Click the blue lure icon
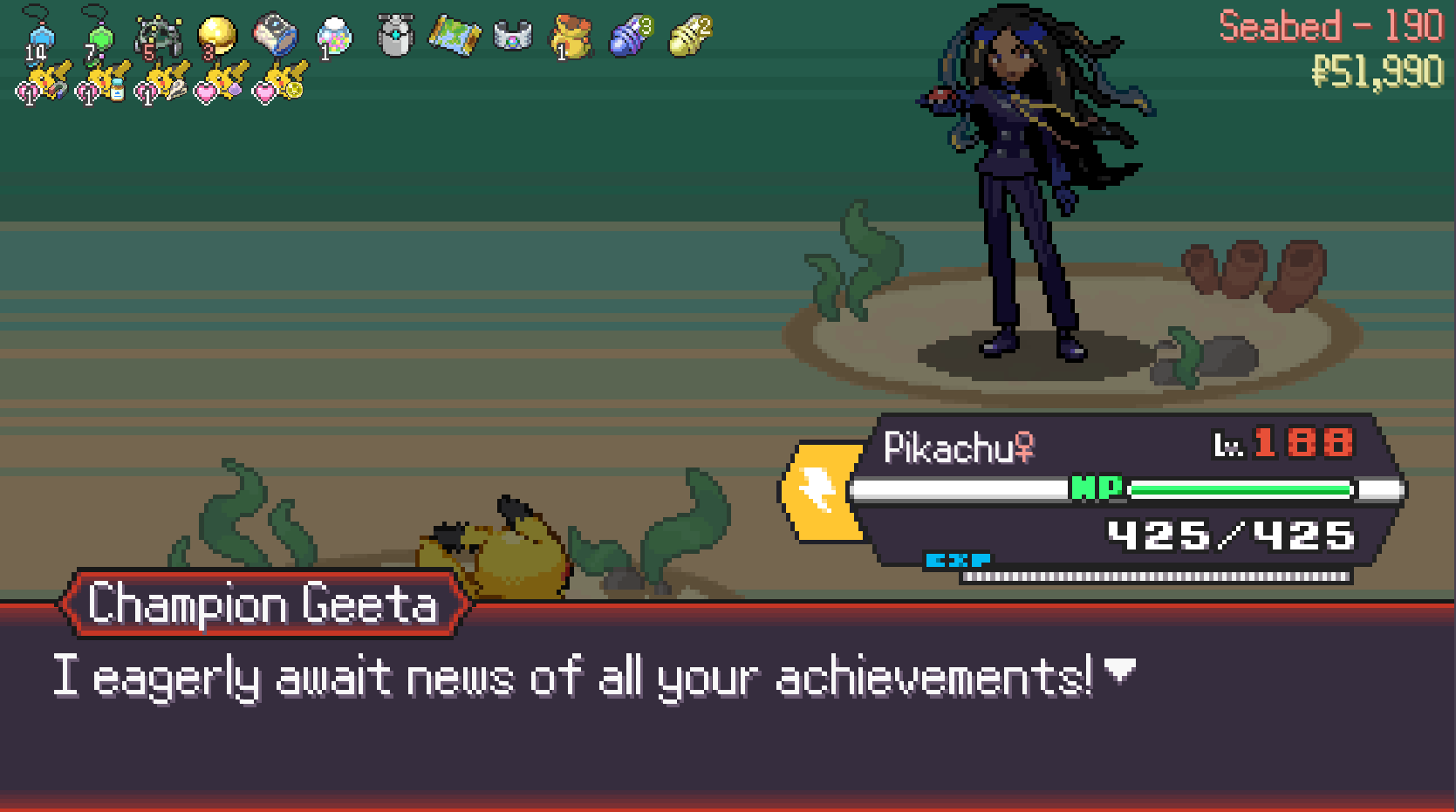Screen dimensions: 1456x812 coord(630,37)
